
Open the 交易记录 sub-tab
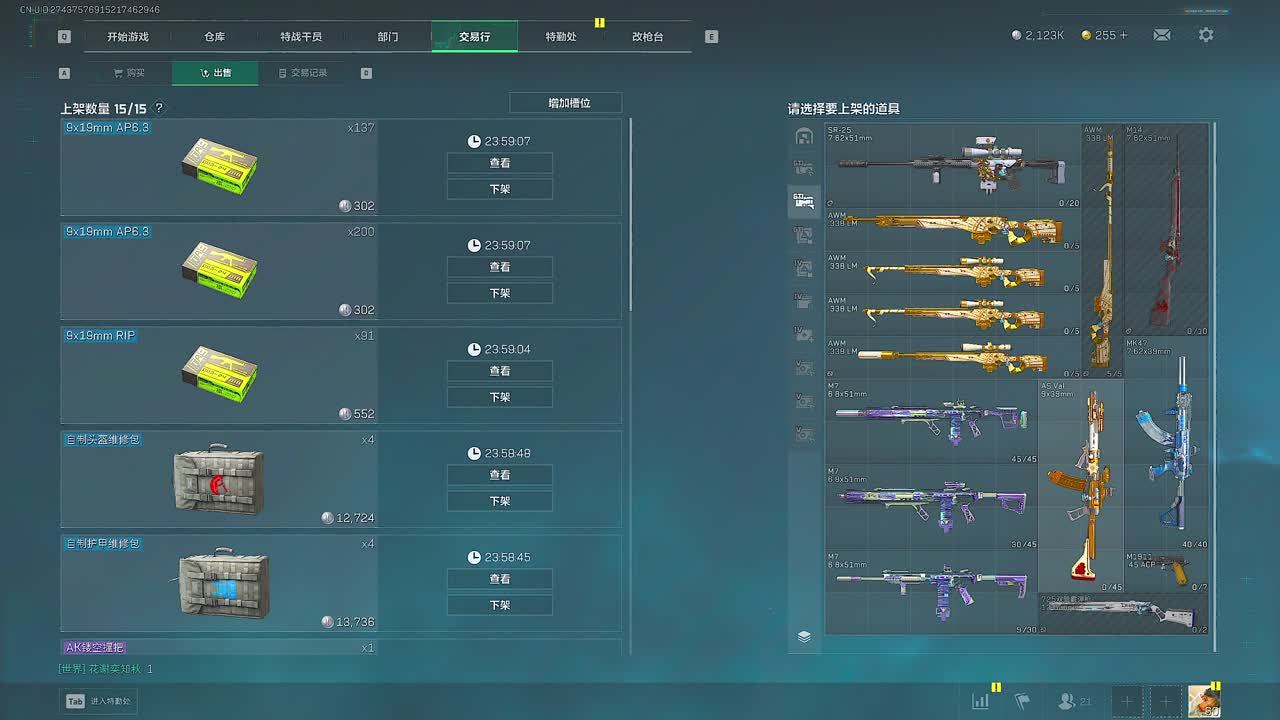pyautogui.click(x=303, y=73)
